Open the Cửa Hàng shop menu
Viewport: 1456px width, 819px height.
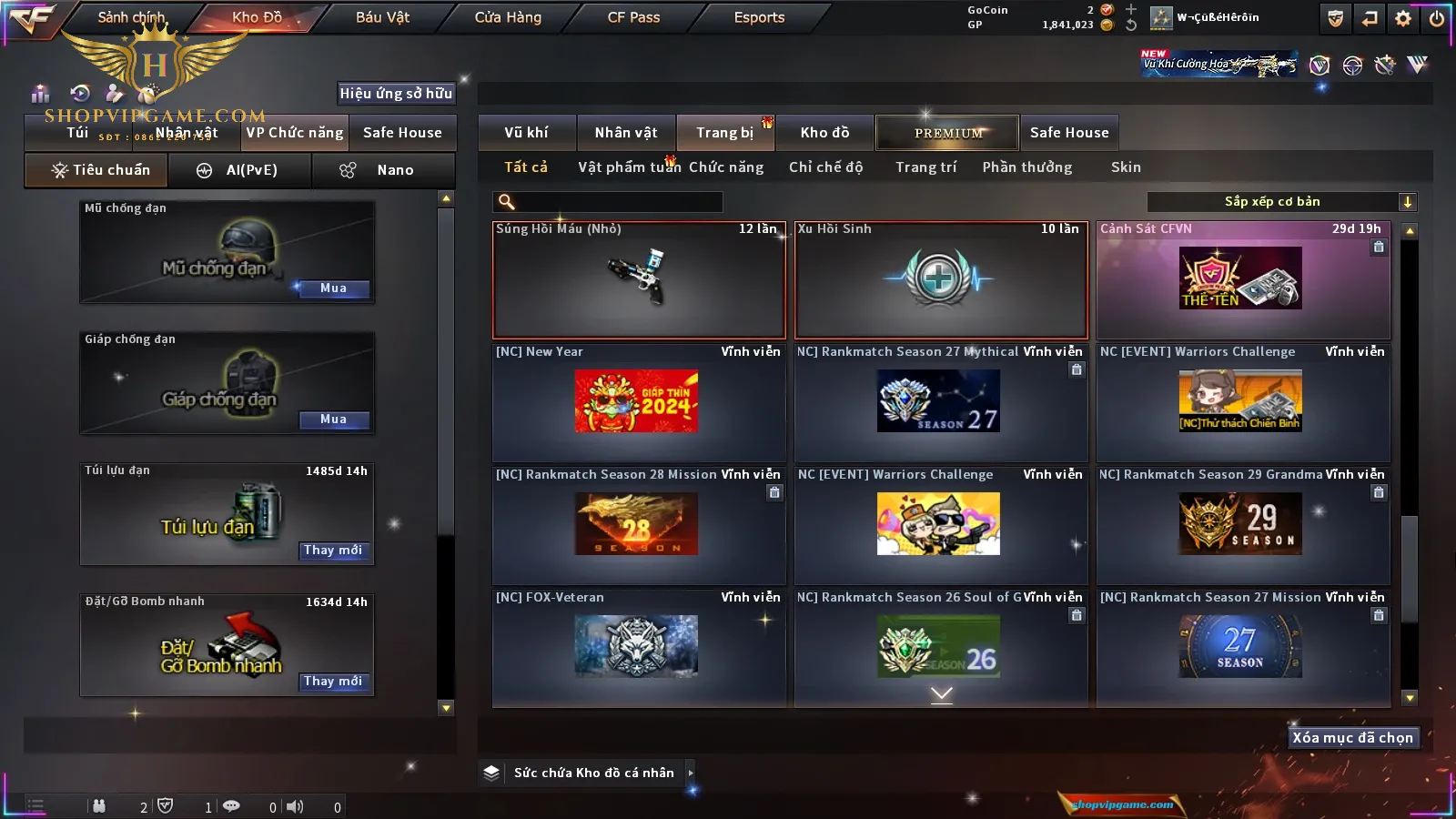pyautogui.click(x=508, y=17)
